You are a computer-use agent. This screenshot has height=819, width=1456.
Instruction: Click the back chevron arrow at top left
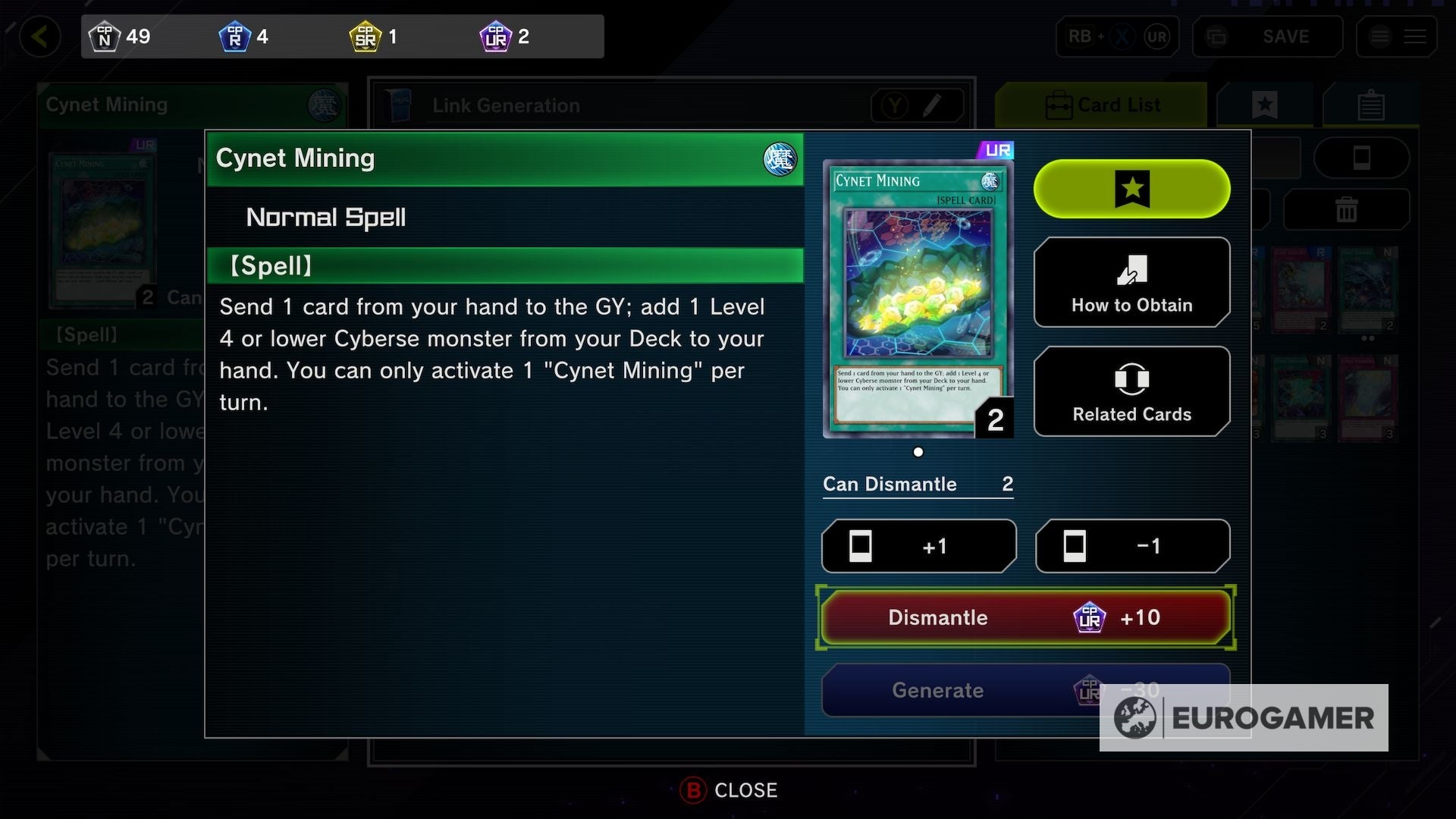(42, 36)
